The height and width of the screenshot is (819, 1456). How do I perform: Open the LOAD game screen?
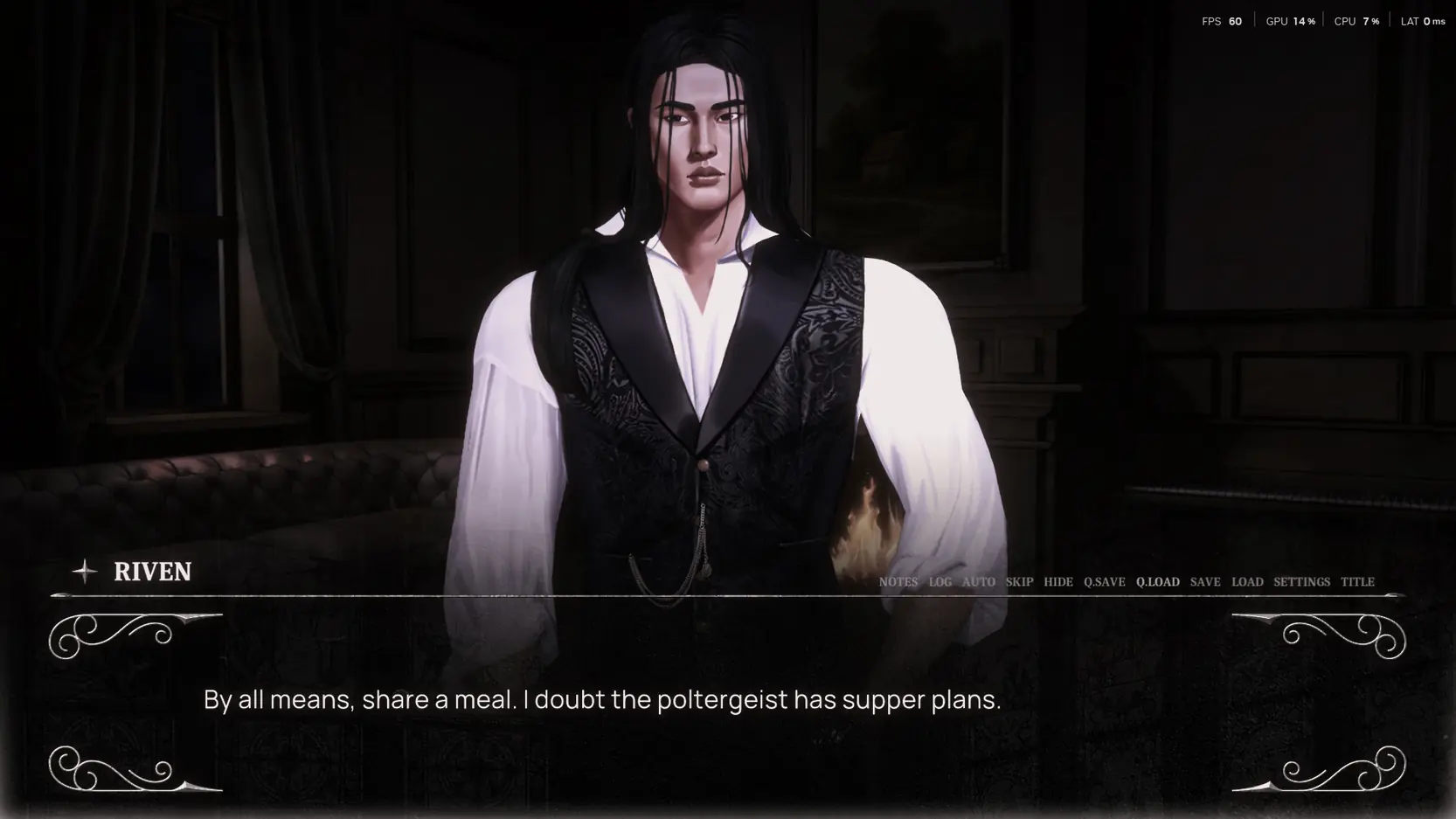click(1247, 581)
